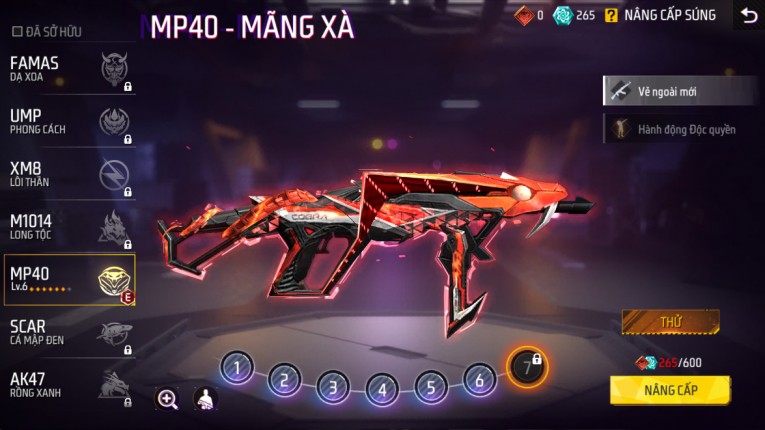Select upgrade level node 3
This screenshot has height=430, width=765.
pyautogui.click(x=333, y=386)
